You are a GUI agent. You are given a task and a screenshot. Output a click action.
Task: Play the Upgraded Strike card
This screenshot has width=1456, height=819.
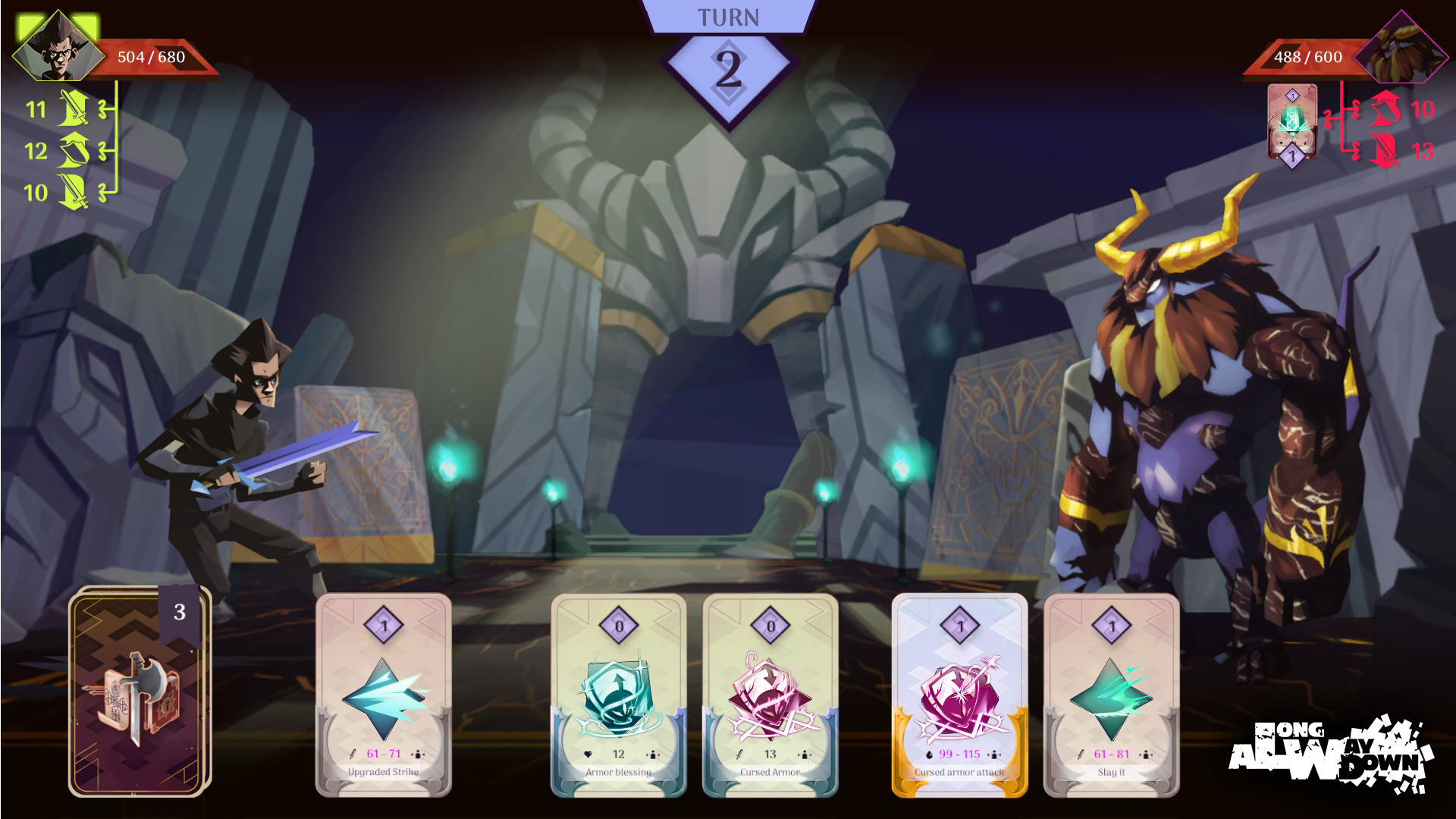click(384, 695)
